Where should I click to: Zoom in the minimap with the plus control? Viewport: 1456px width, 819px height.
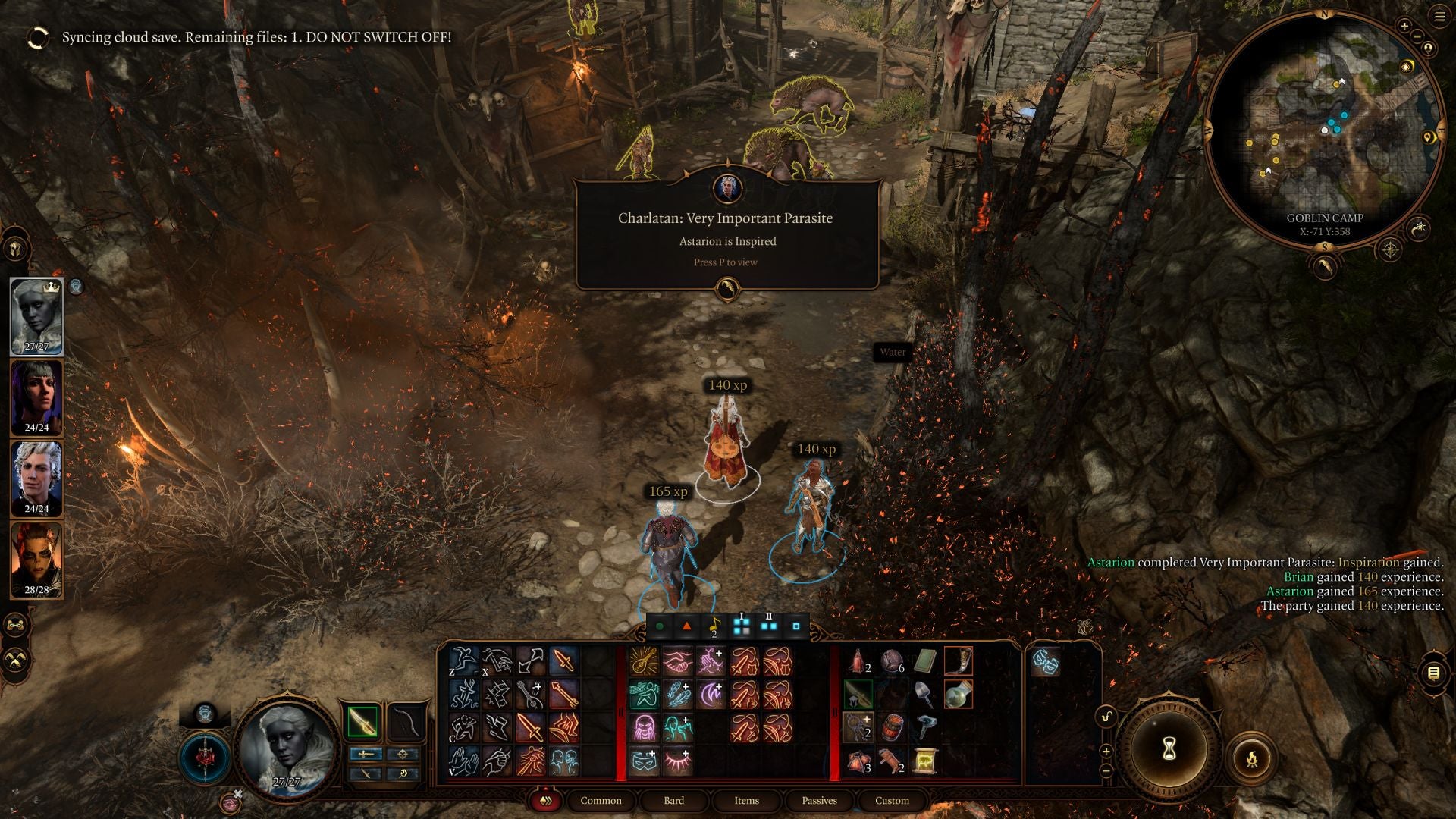tap(1404, 26)
